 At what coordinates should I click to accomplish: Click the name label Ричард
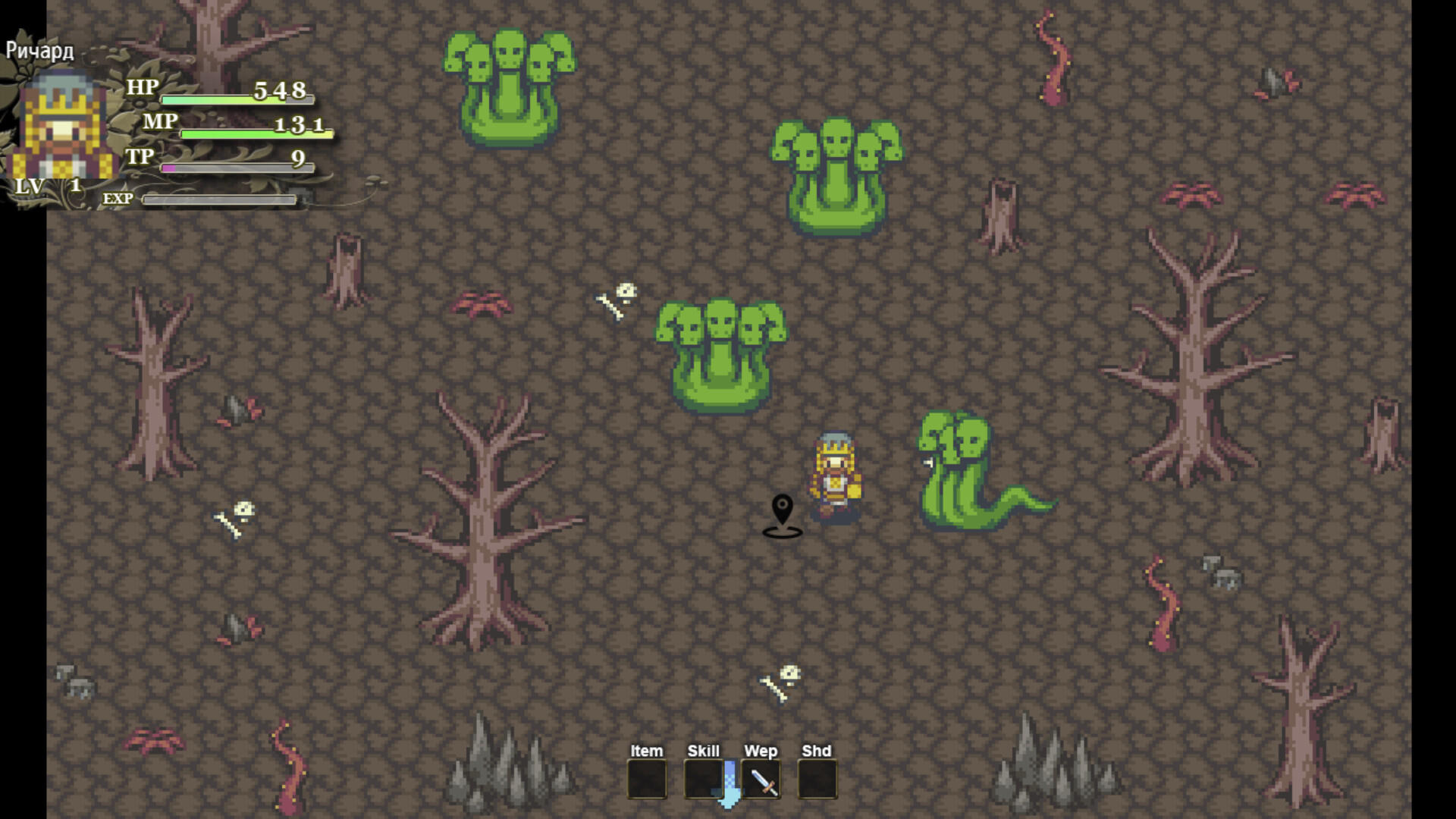[x=39, y=51]
